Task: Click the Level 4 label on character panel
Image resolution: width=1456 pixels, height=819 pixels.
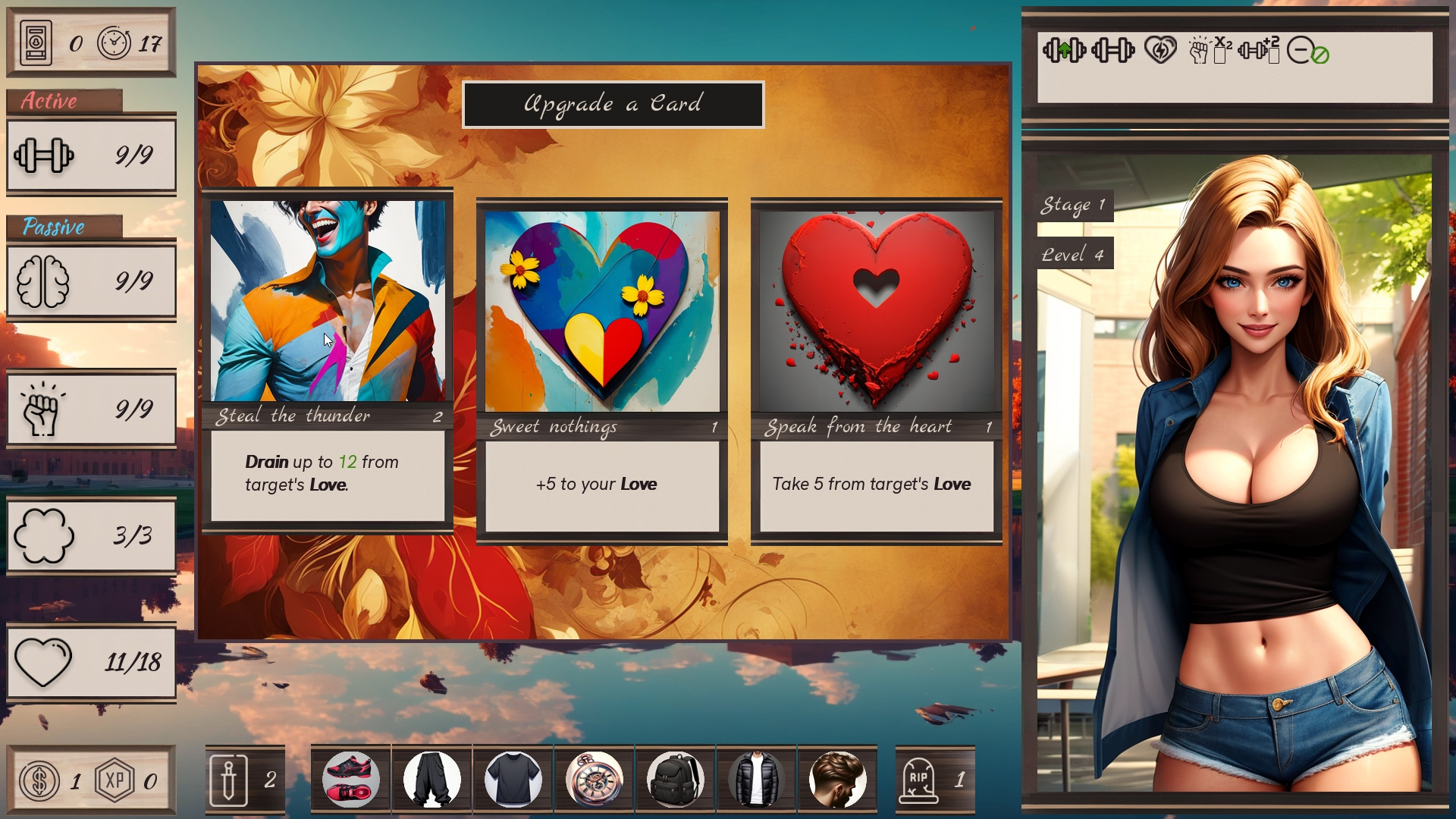Action: pos(1073,254)
